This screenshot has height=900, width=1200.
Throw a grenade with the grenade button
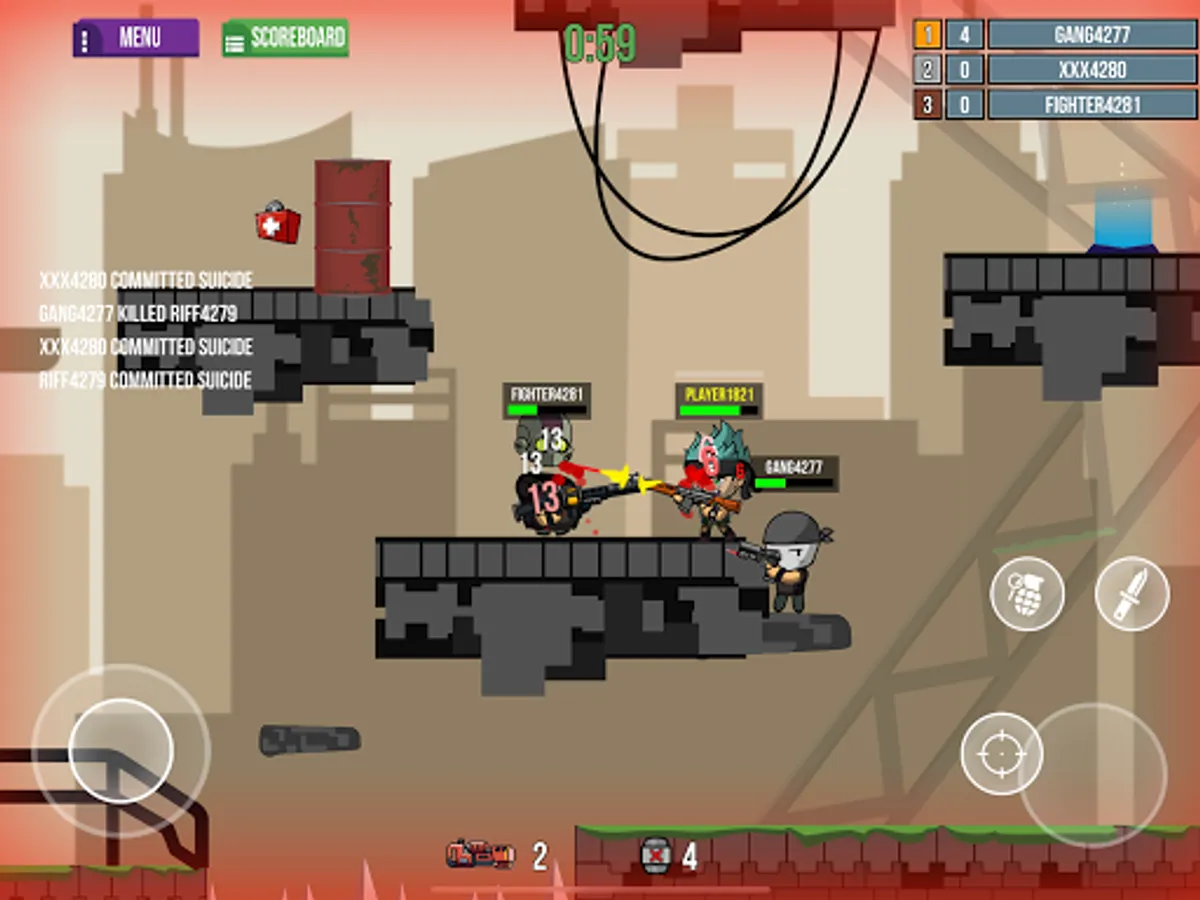coord(1027,594)
